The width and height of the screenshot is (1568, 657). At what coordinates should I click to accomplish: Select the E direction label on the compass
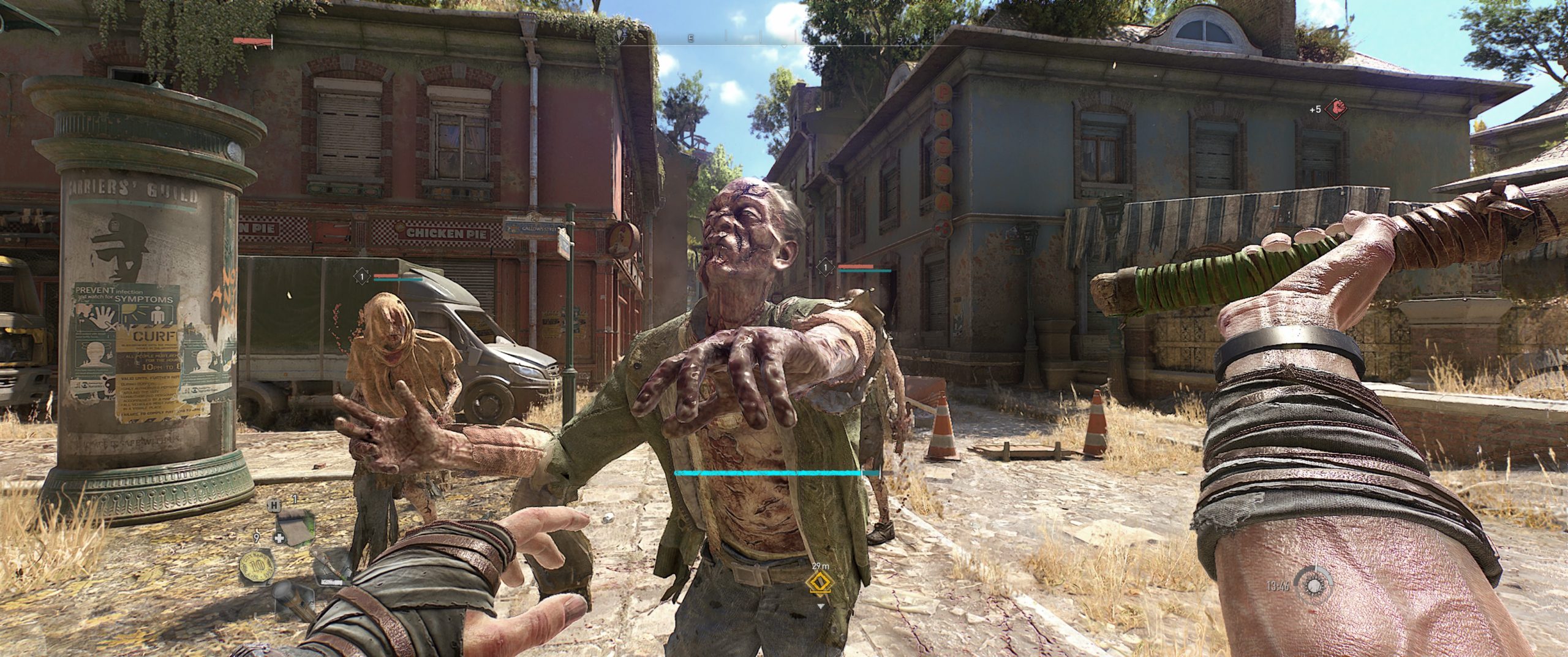click(691, 39)
